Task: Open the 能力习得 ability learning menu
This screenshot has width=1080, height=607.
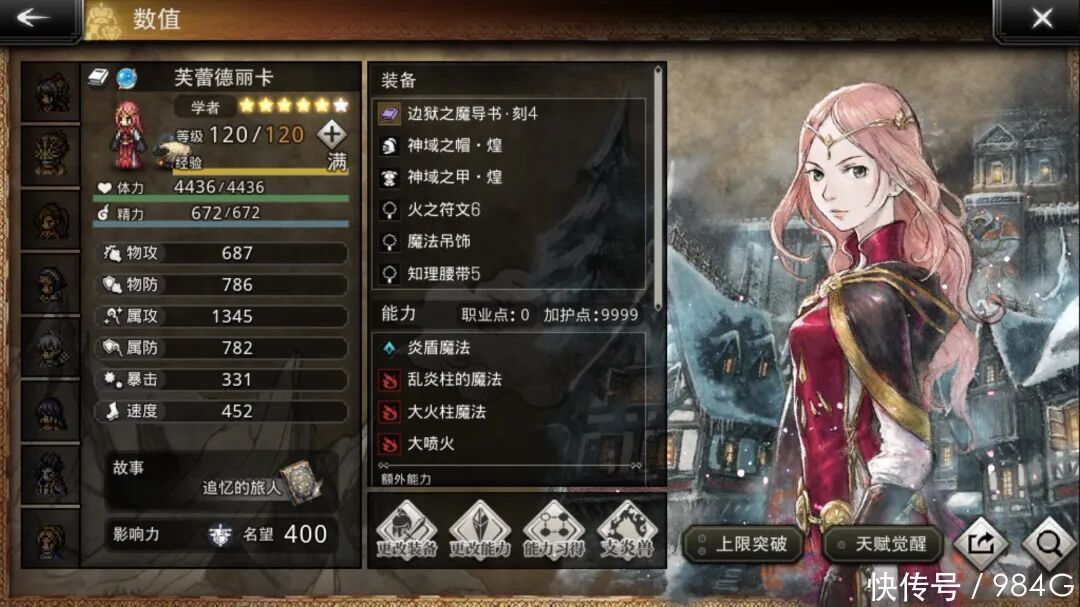Action: 554,532
